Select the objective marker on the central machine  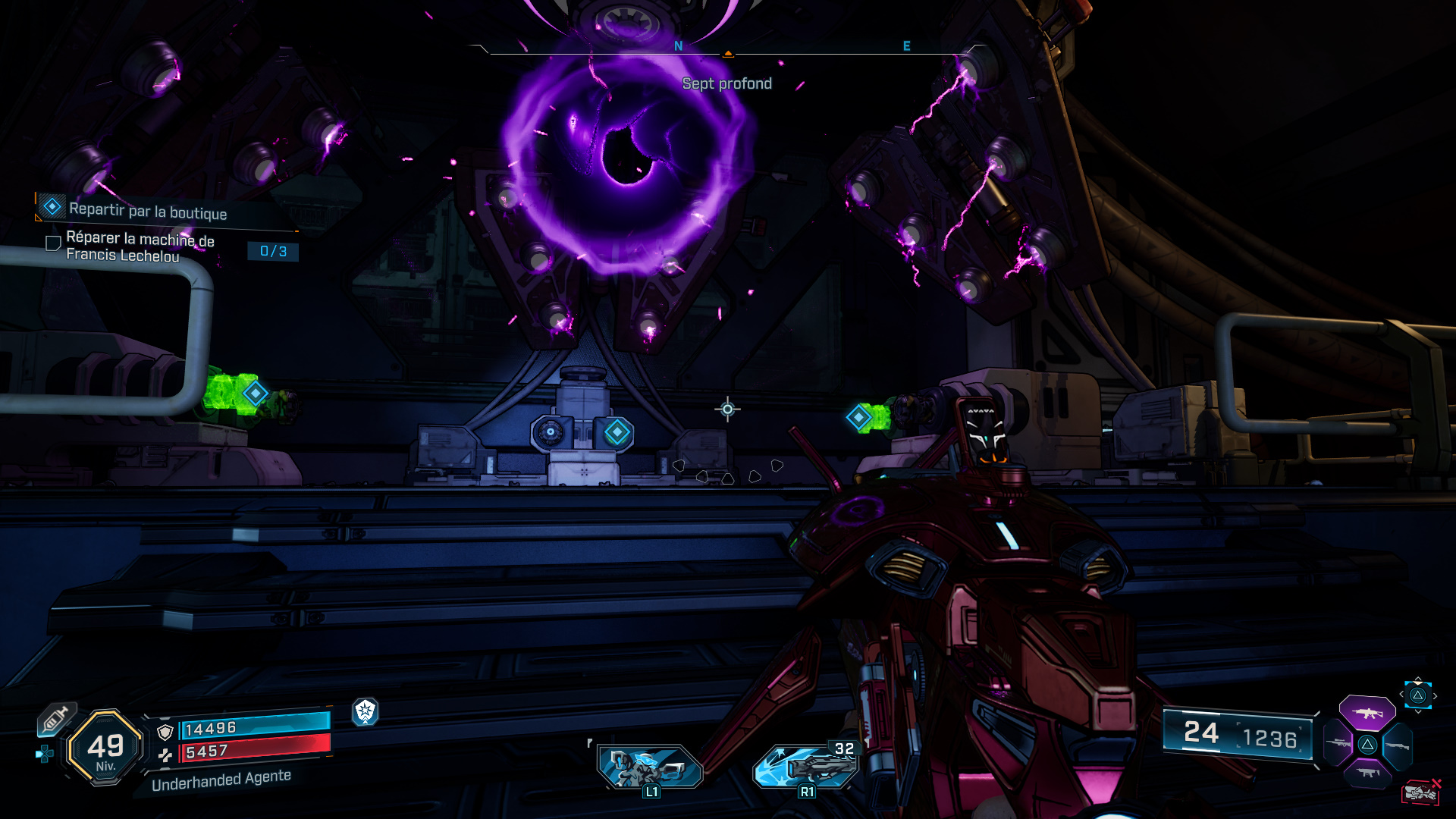coord(617,432)
